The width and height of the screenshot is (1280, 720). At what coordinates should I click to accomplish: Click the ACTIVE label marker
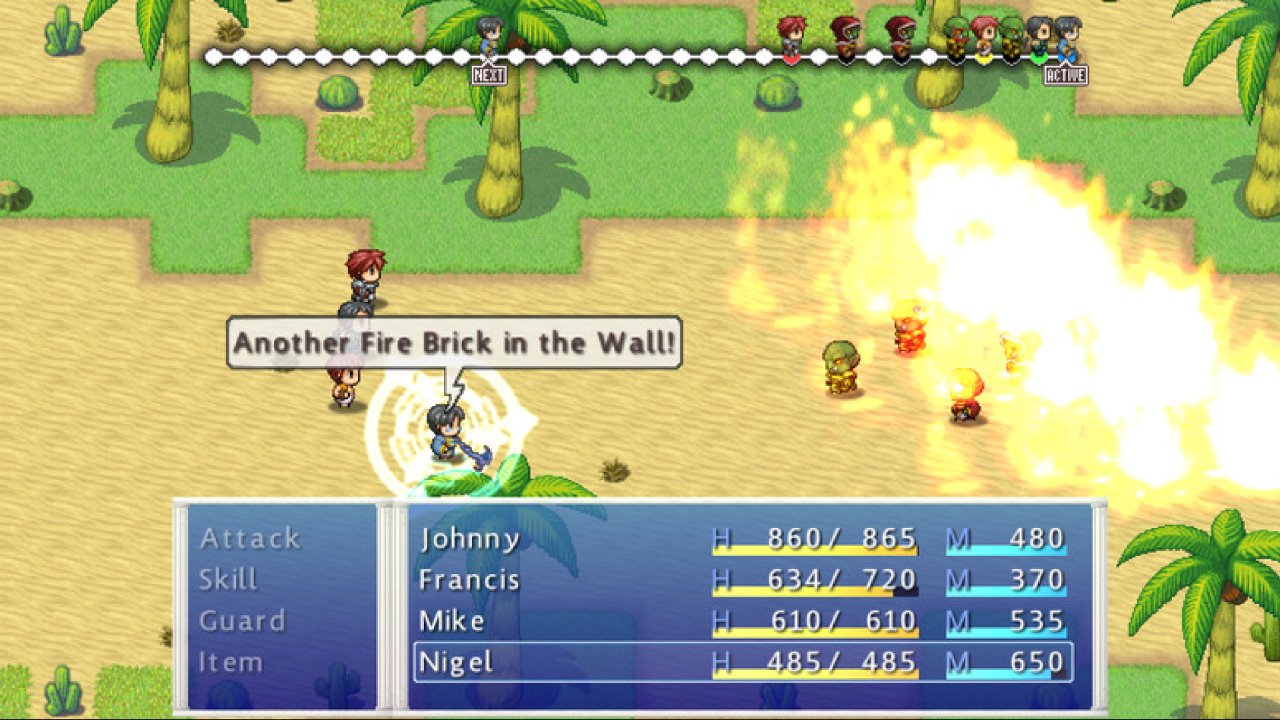[x=1067, y=73]
